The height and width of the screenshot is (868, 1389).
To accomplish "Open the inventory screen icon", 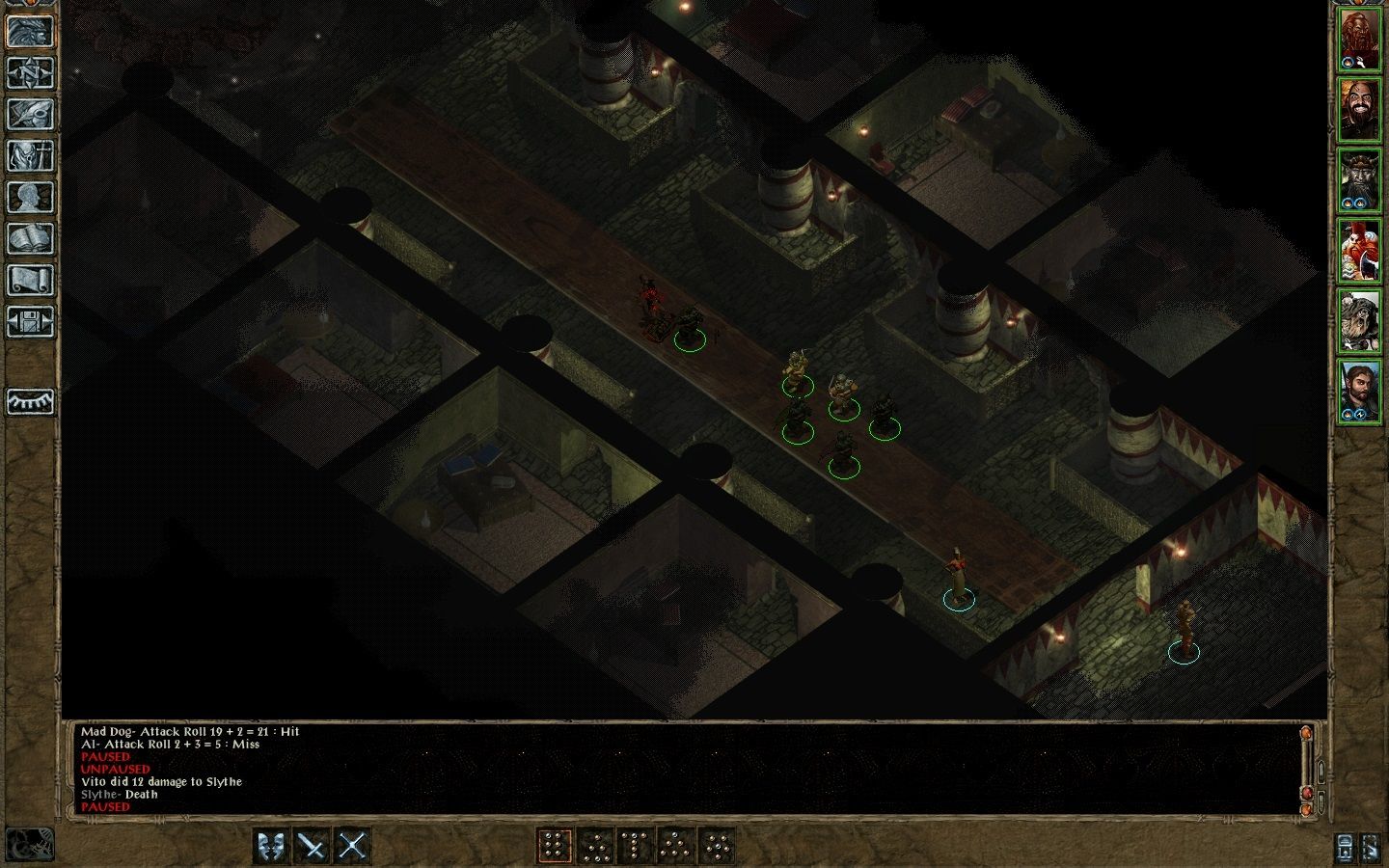I will click(30, 156).
